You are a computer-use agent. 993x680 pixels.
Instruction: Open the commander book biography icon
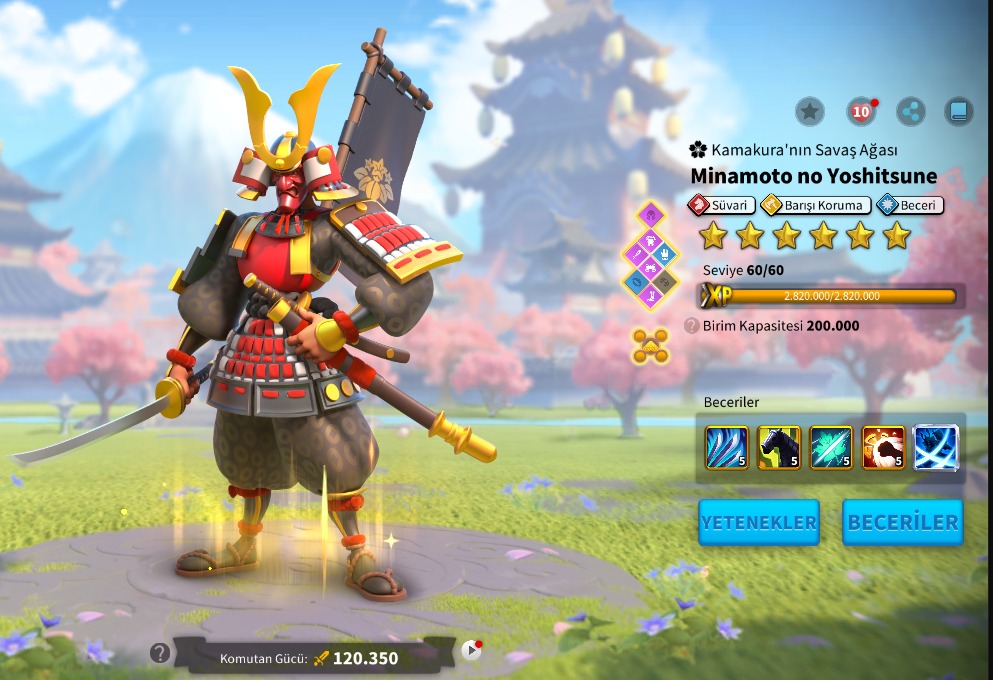coord(959,111)
